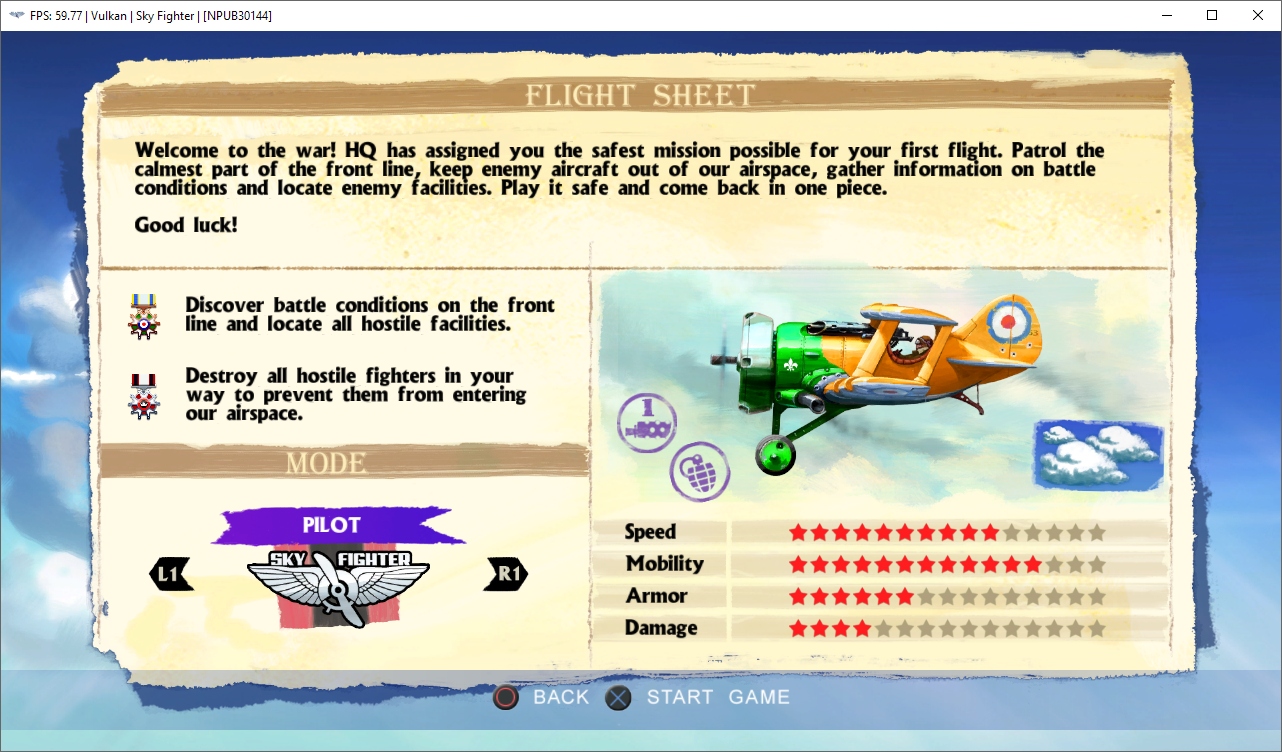Select the medal for the discover battle conditions objective

144,315
